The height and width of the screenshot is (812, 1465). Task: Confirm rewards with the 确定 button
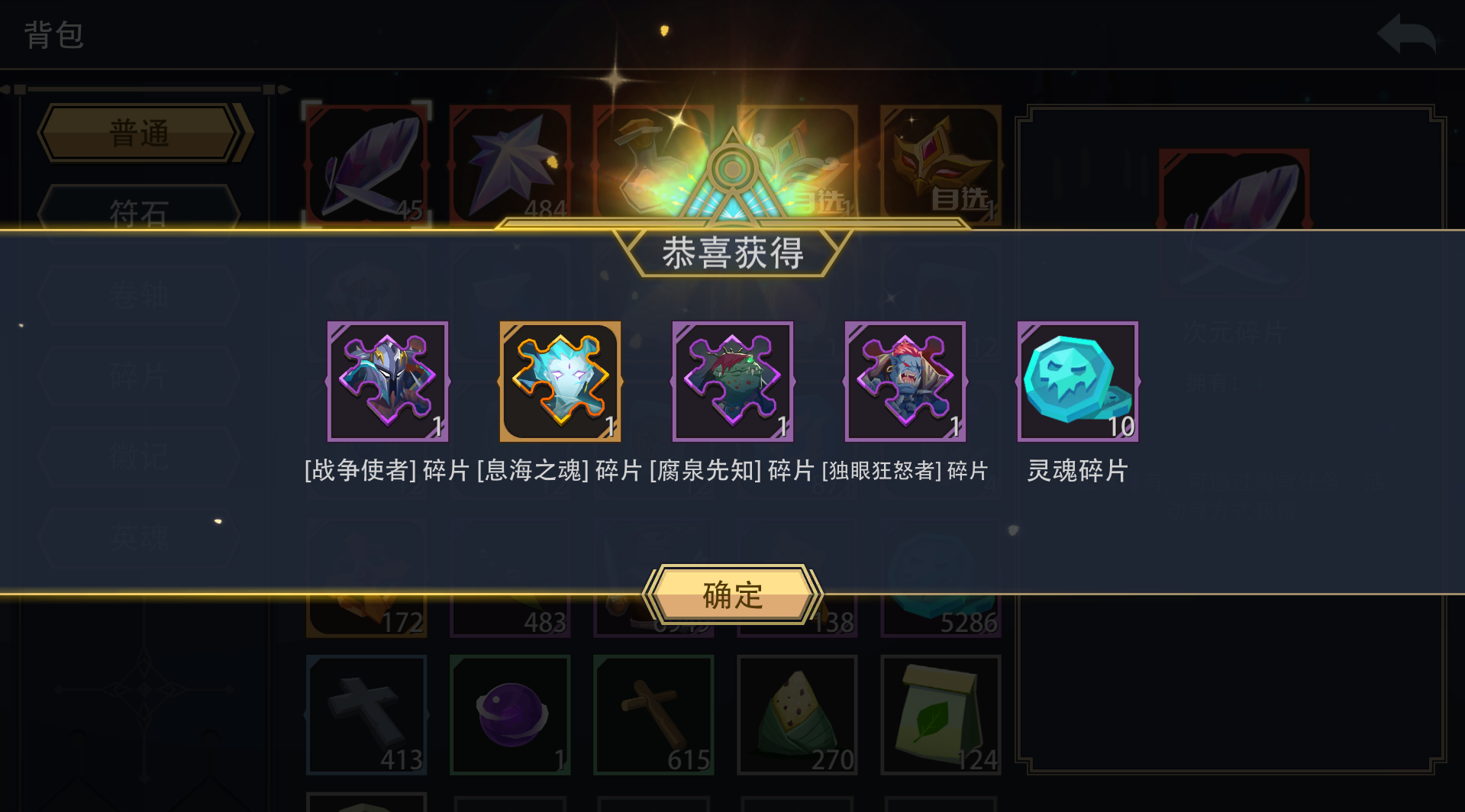tap(731, 594)
